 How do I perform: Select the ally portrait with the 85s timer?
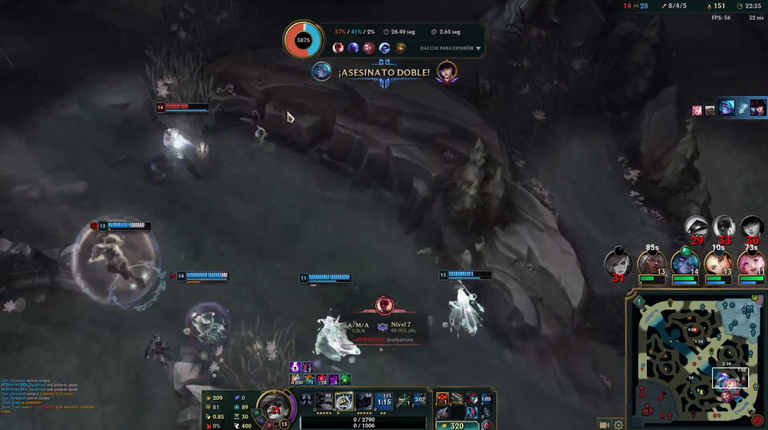[x=652, y=263]
